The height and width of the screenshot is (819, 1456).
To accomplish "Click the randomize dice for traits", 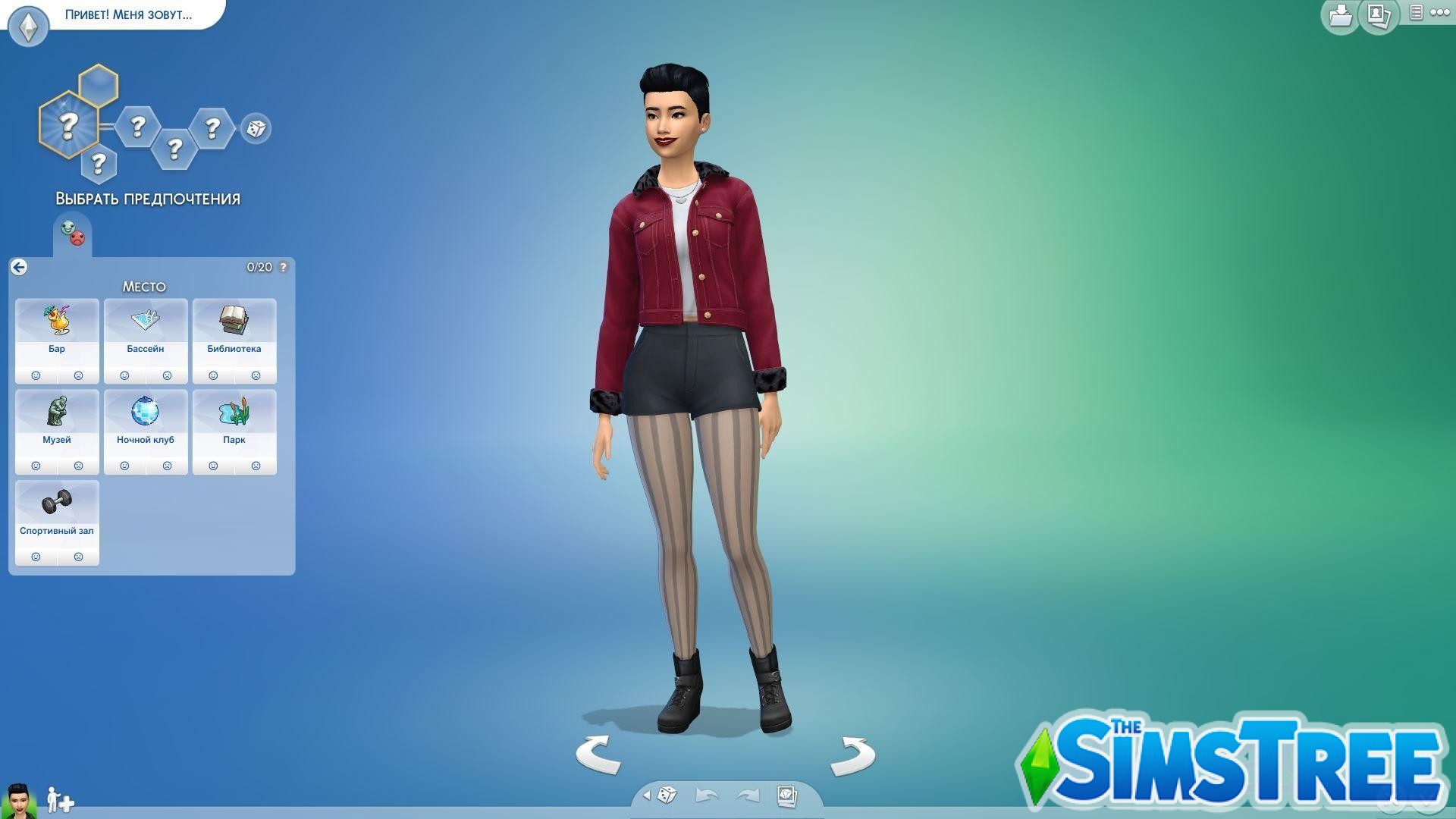I will (256, 129).
